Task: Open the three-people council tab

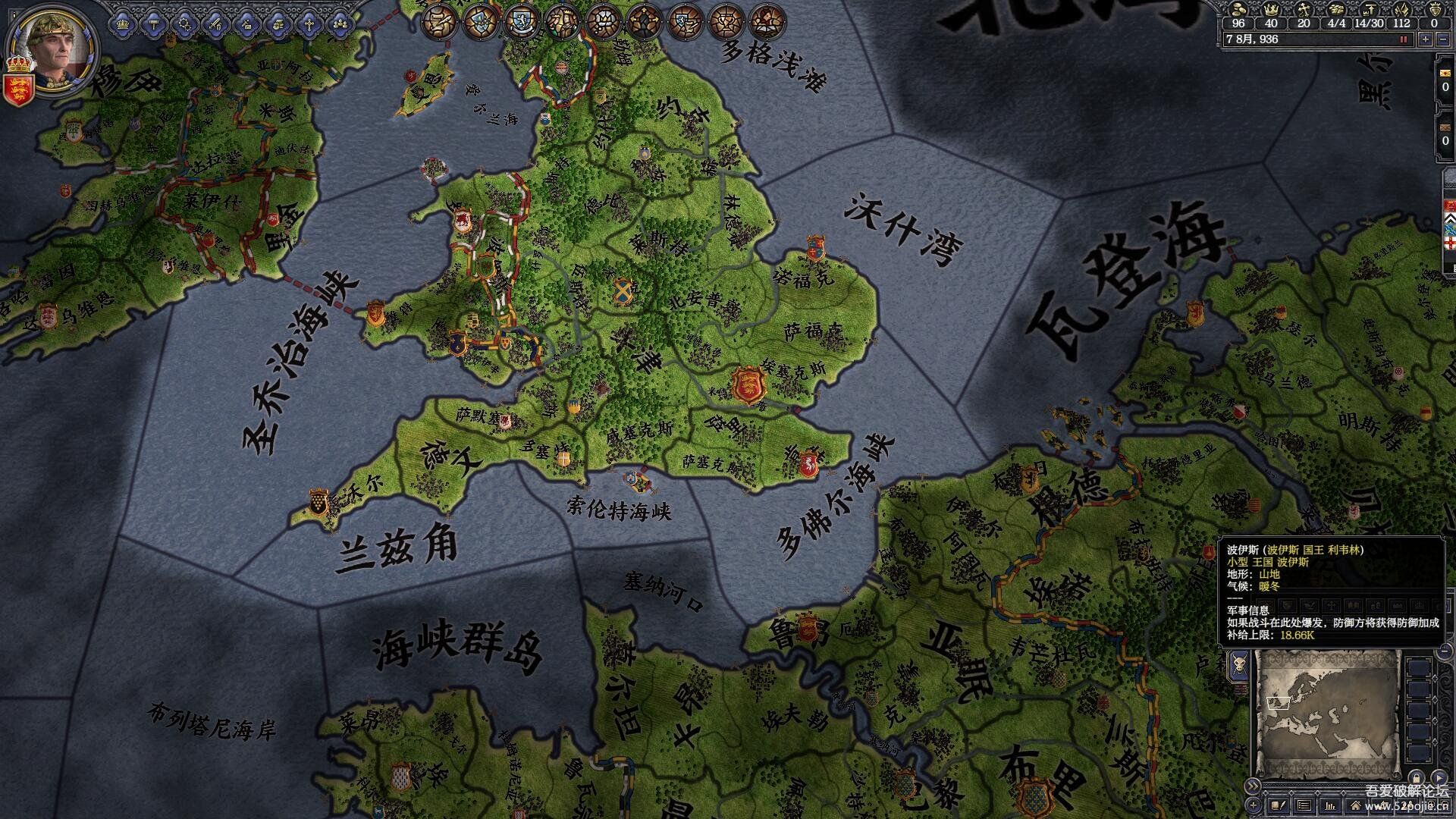Action: point(340,24)
